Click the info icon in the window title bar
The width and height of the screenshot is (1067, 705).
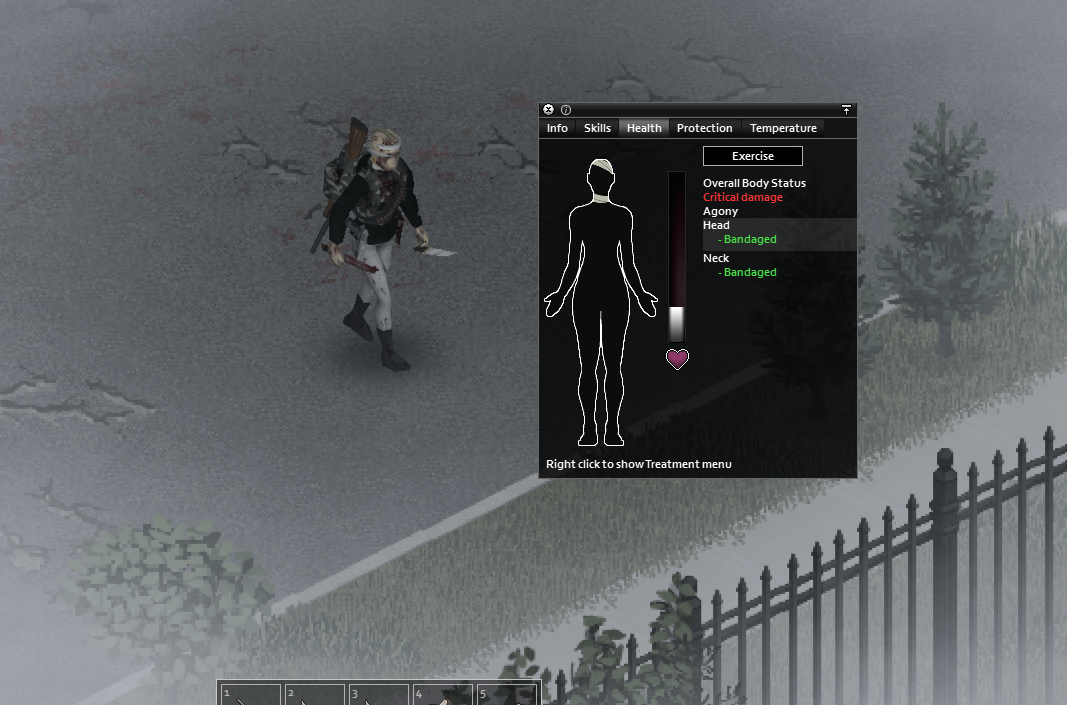[565, 110]
